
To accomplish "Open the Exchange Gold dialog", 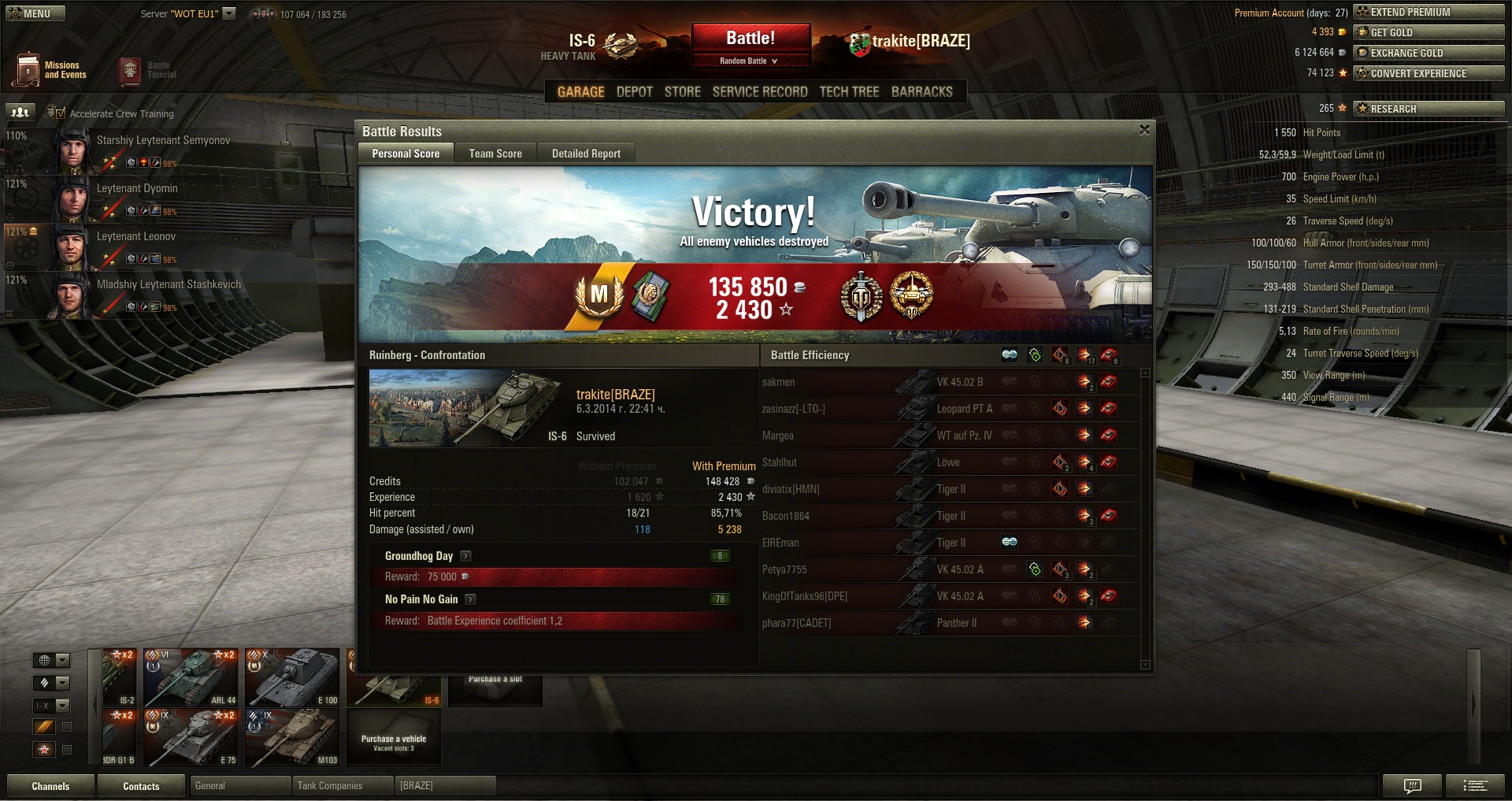I will point(1429,53).
